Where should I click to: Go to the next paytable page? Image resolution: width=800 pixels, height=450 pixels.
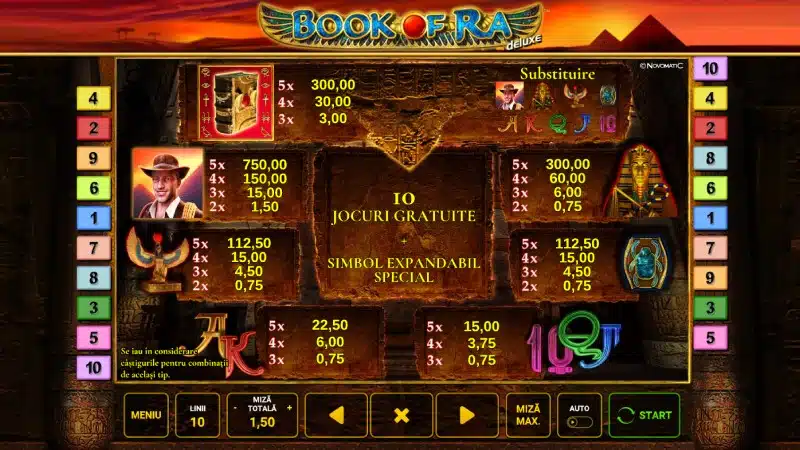(466, 415)
